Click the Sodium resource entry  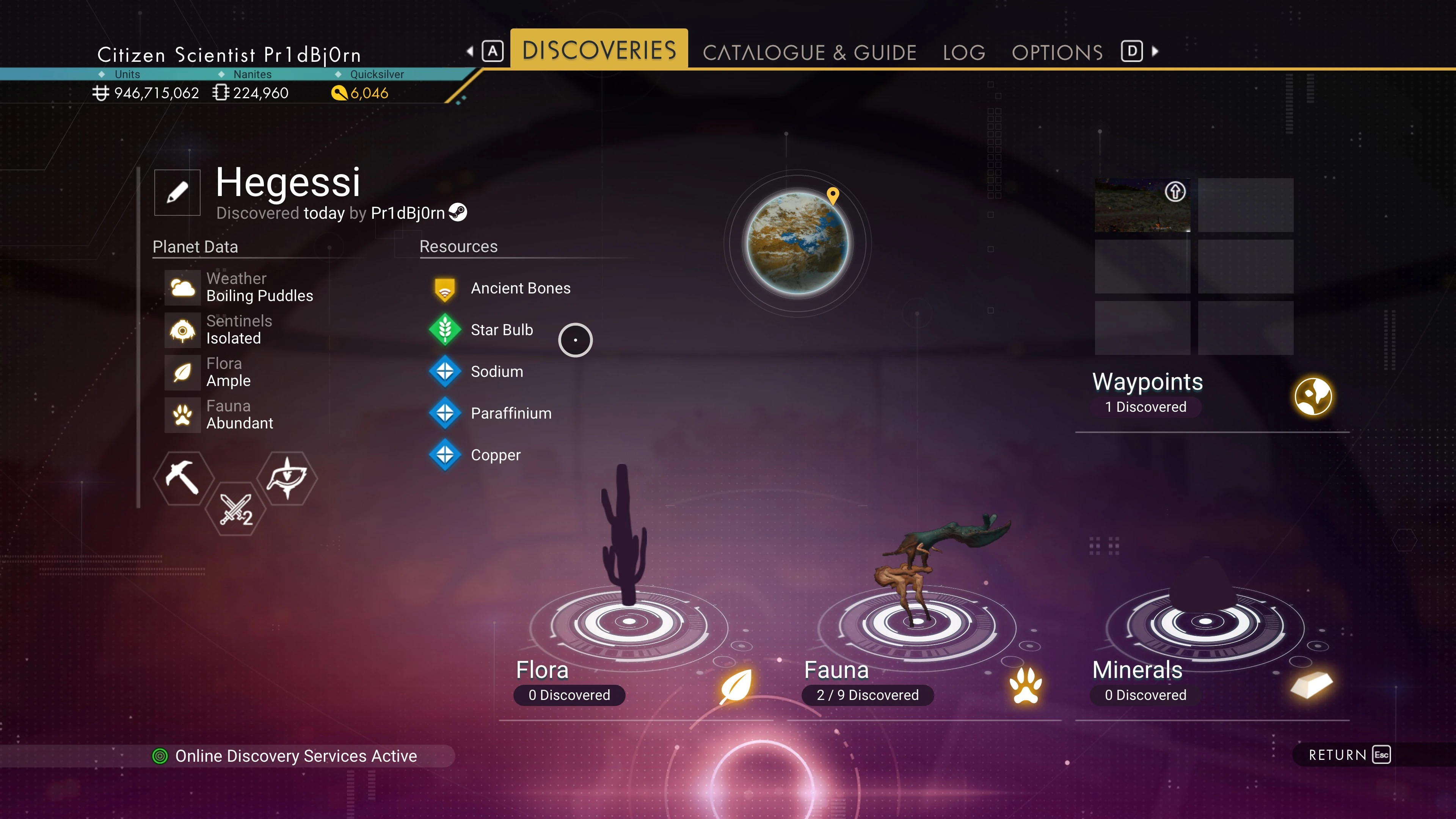(496, 372)
